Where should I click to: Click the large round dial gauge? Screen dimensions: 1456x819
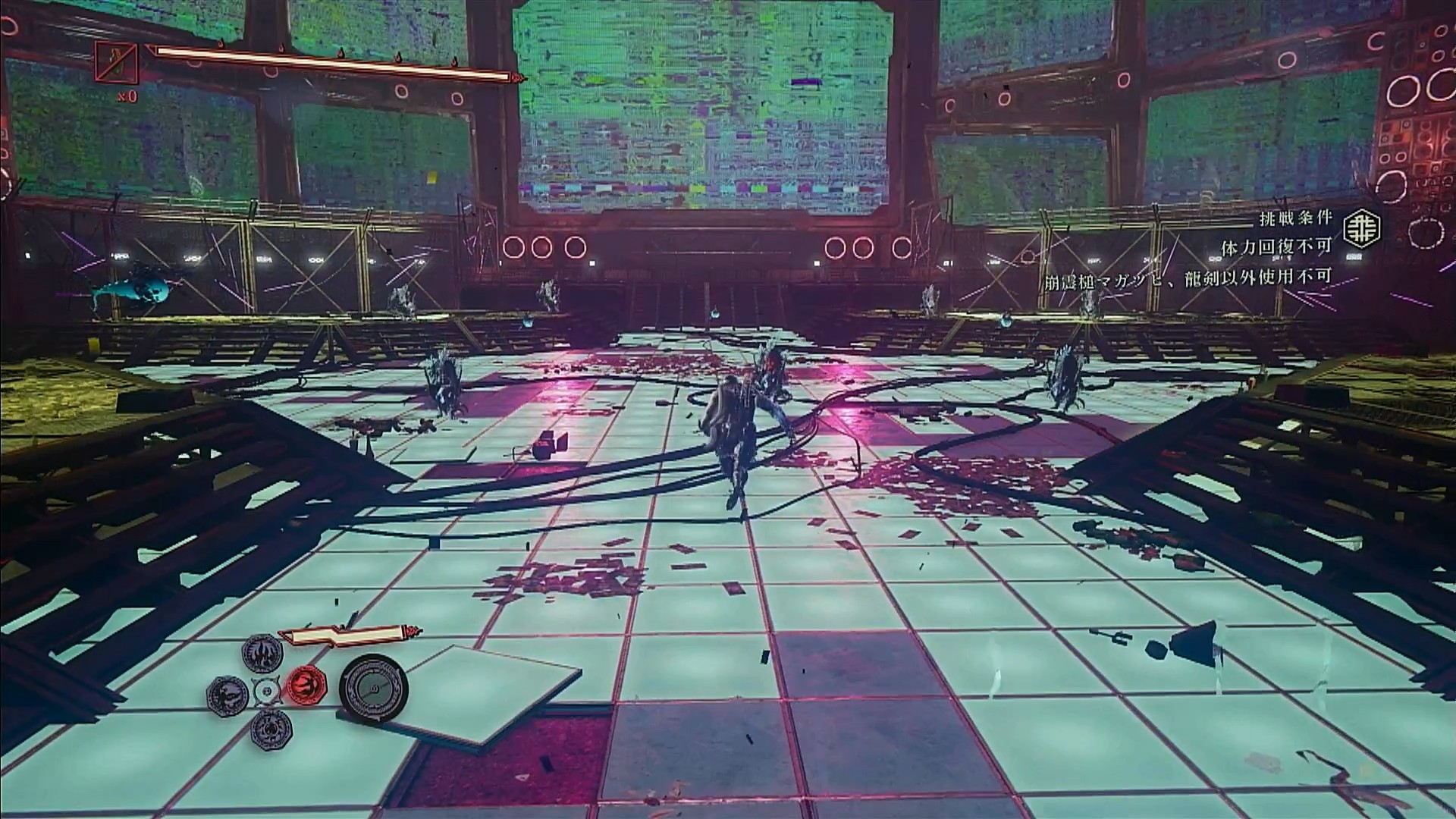pos(374,689)
